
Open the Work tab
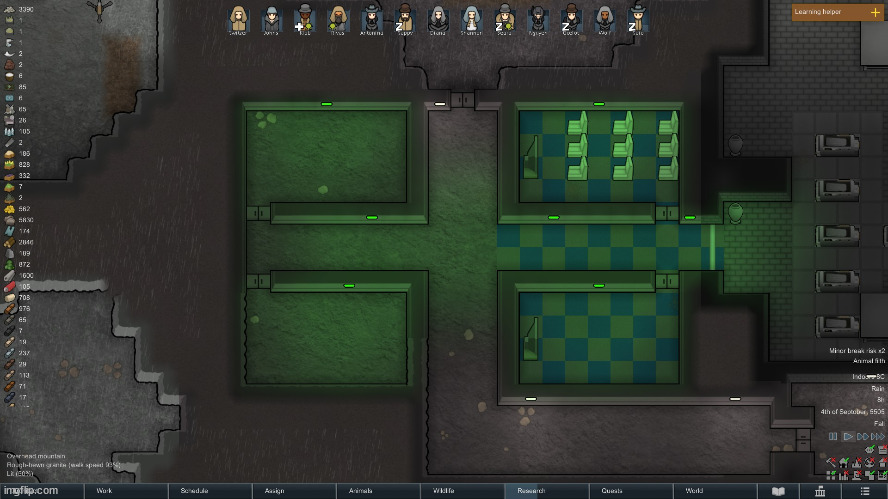(x=103, y=491)
